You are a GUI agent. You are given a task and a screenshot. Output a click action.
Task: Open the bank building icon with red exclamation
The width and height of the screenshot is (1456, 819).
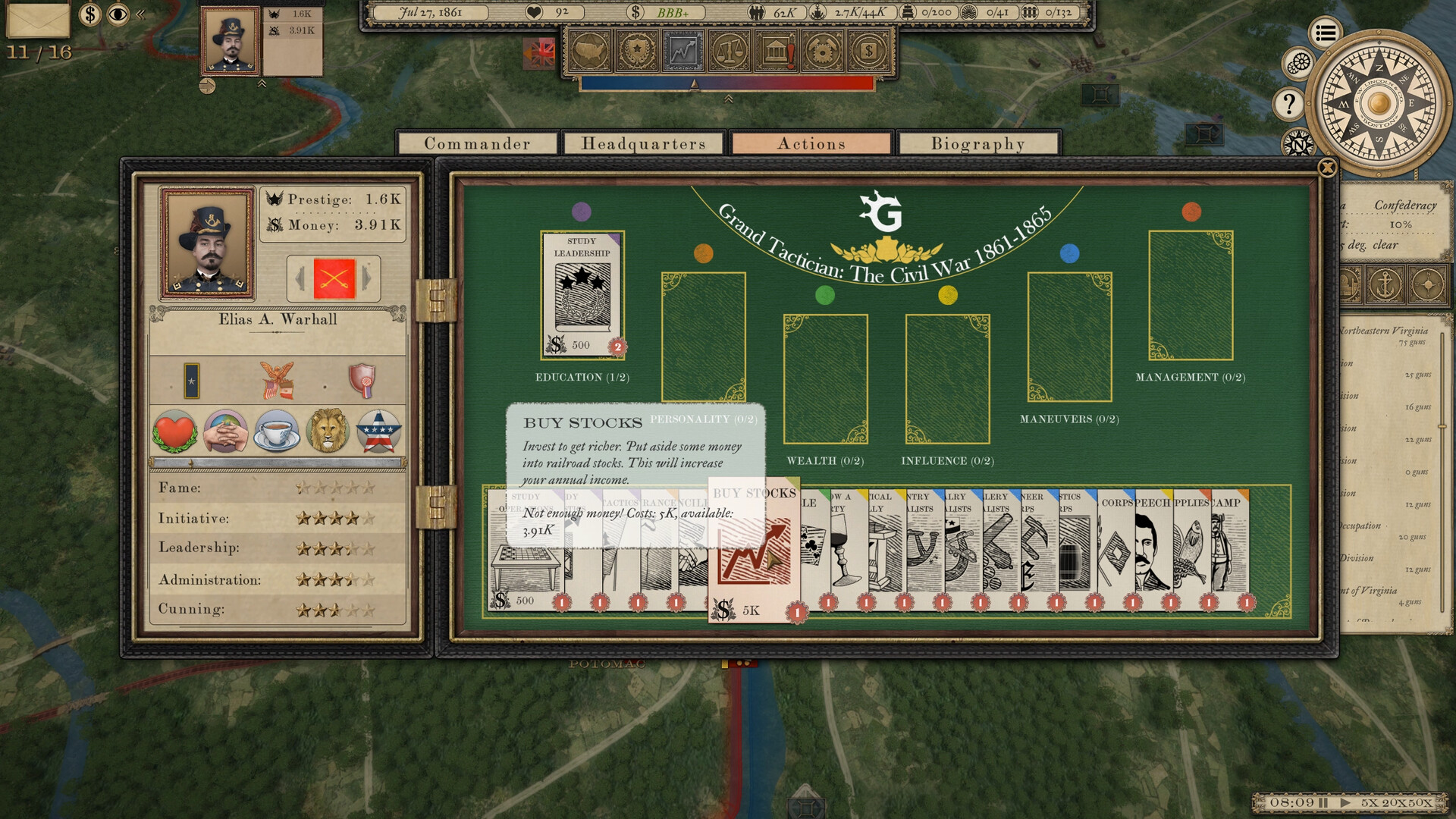click(x=775, y=53)
